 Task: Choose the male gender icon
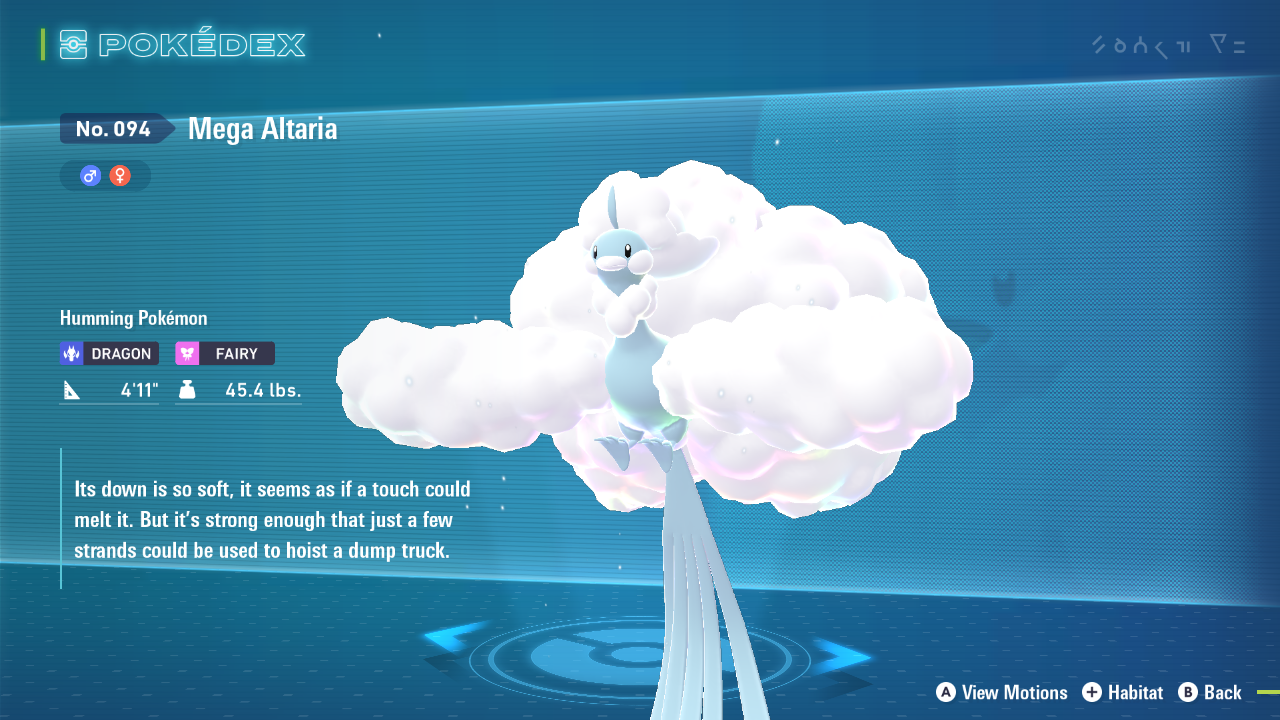(91, 176)
